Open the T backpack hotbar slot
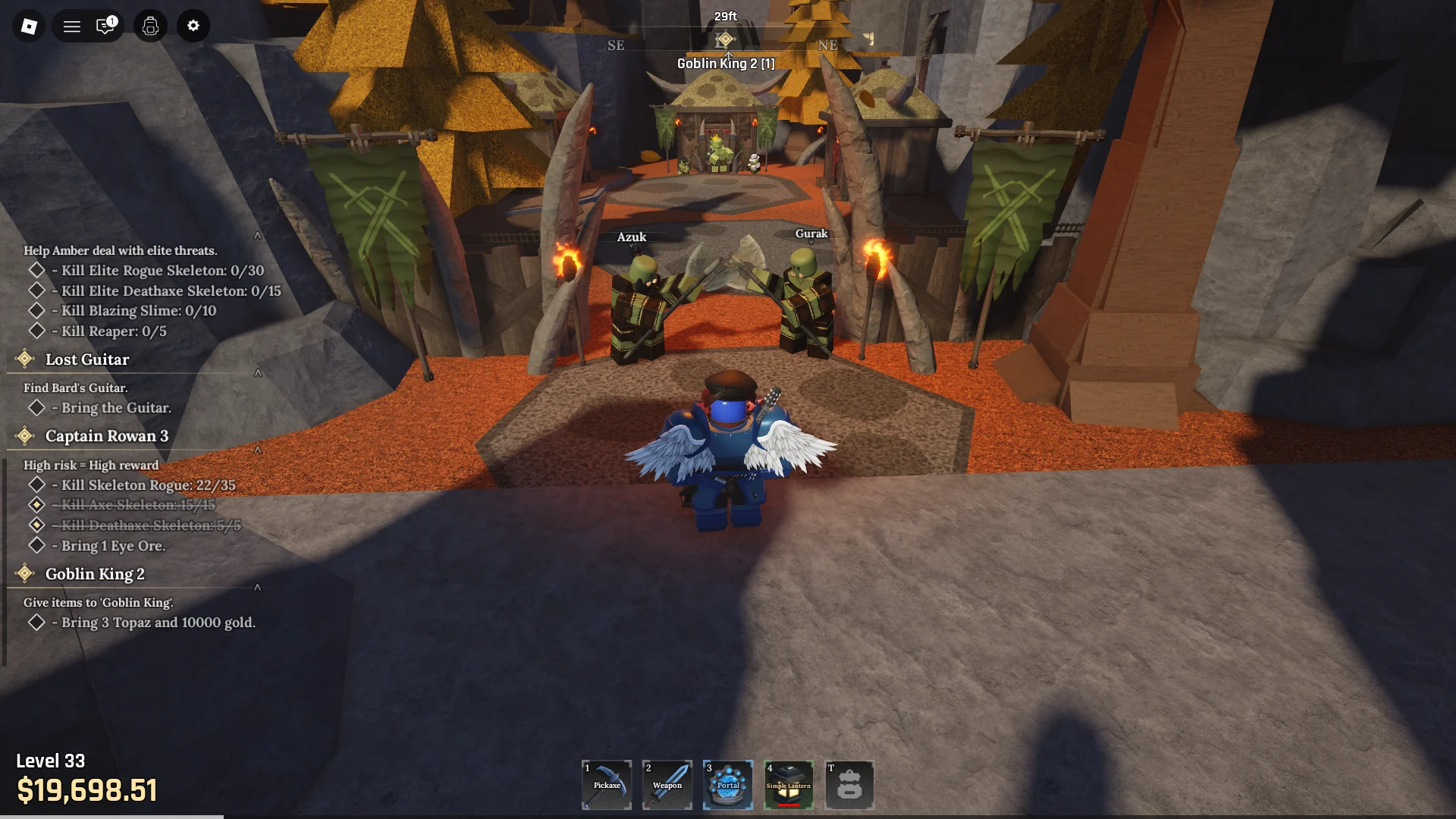1456x819 pixels. tap(849, 785)
